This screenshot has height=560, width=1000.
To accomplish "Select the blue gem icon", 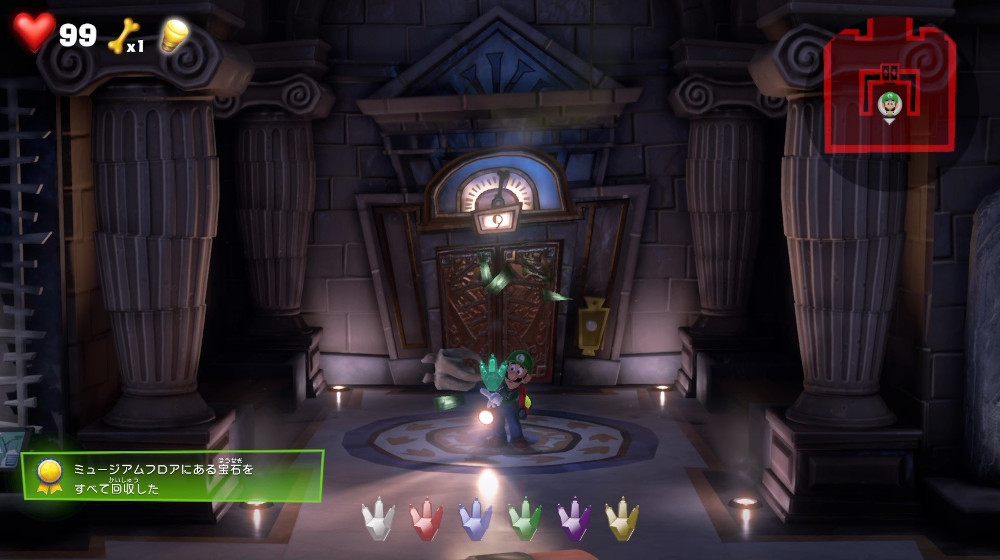I will click(474, 519).
